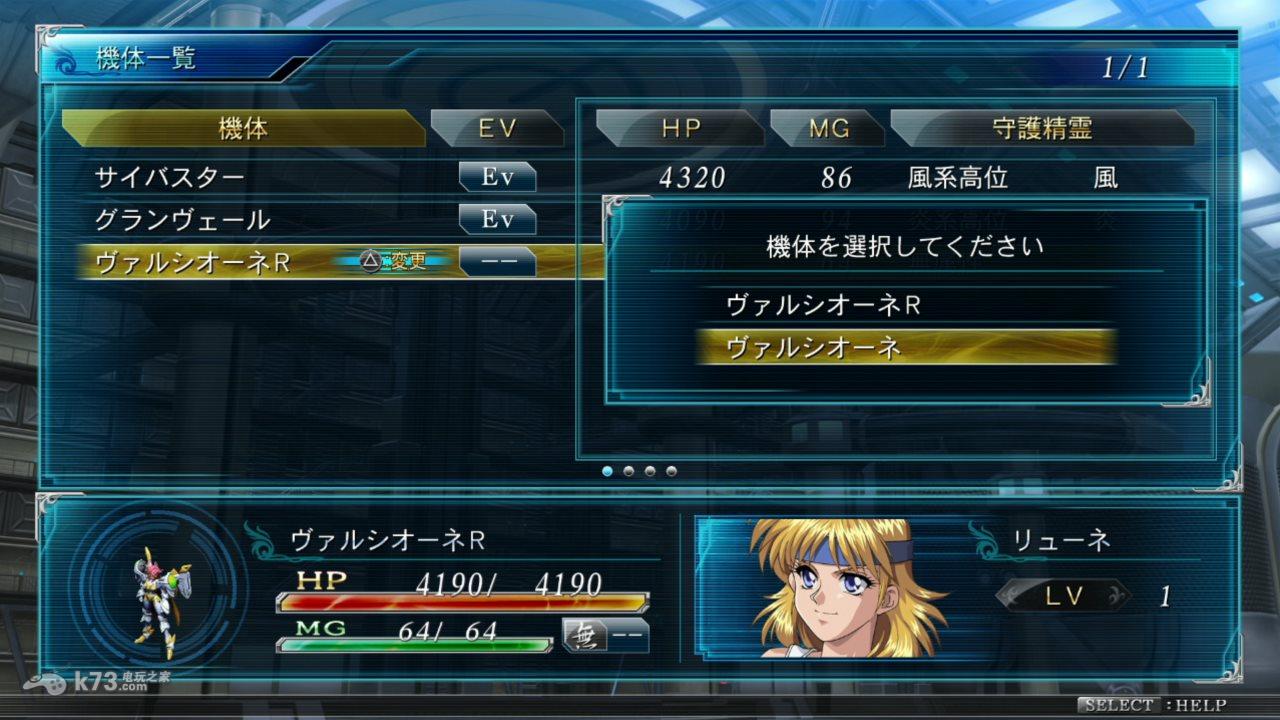This screenshot has height=720, width=1280.
Task: Click the Ev button for サイバスター
Action: 497,178
